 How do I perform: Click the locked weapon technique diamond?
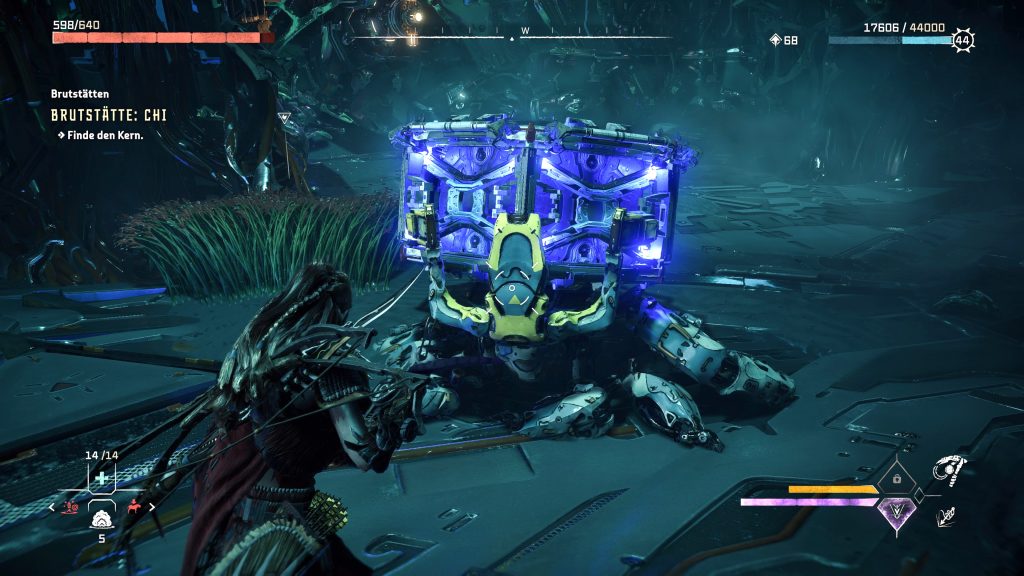[895, 479]
